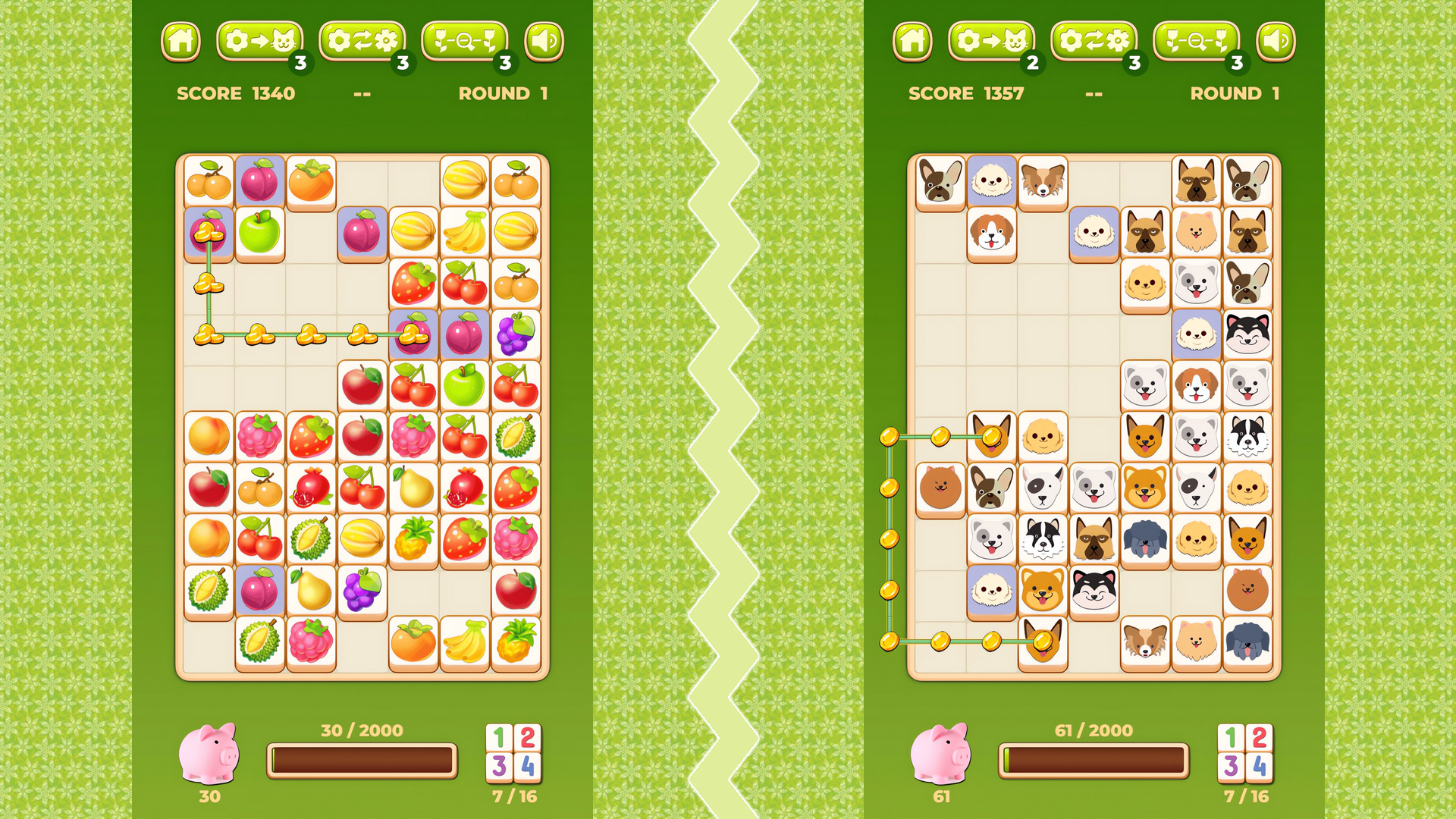Tap the Home icon above the fruit board
The width and height of the screenshot is (1456, 819).
181,42
